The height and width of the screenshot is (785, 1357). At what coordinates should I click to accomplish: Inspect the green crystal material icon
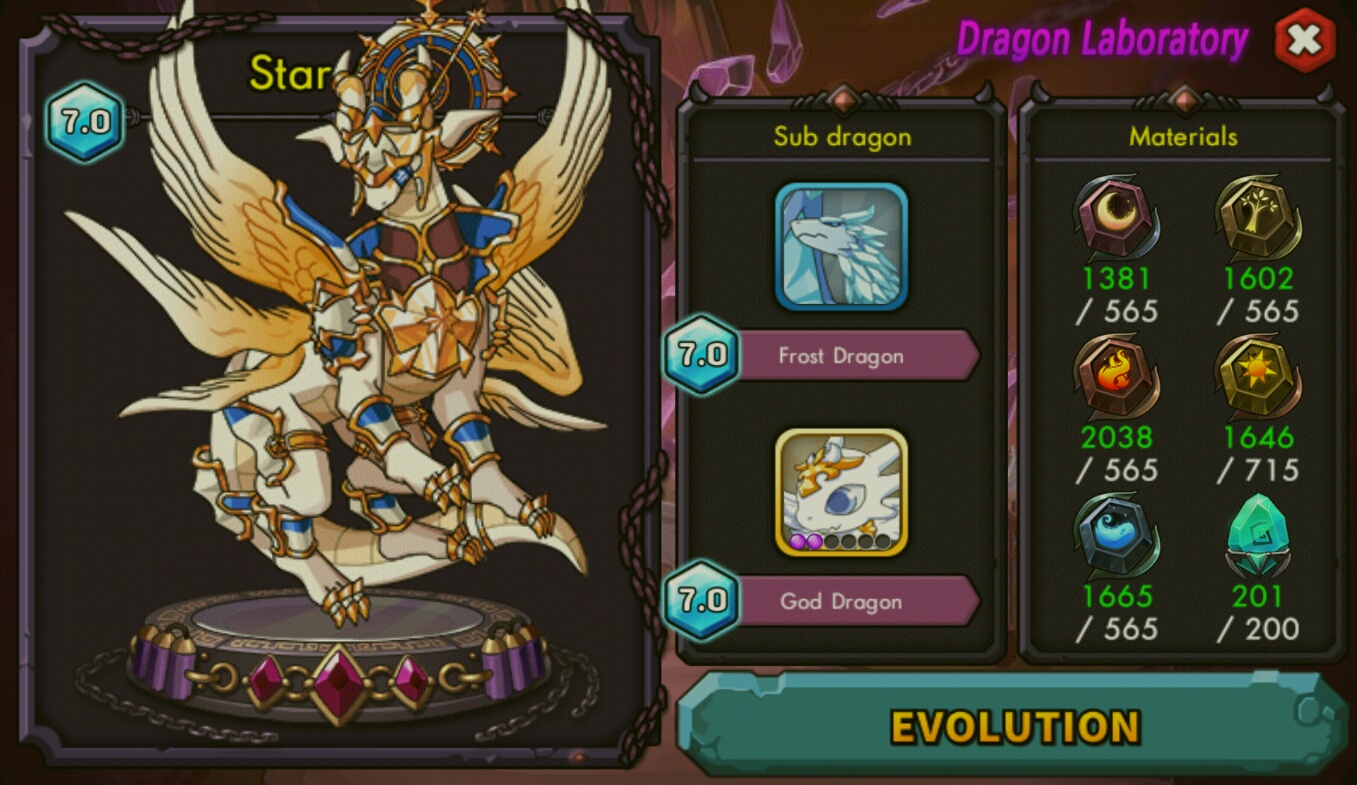1257,536
